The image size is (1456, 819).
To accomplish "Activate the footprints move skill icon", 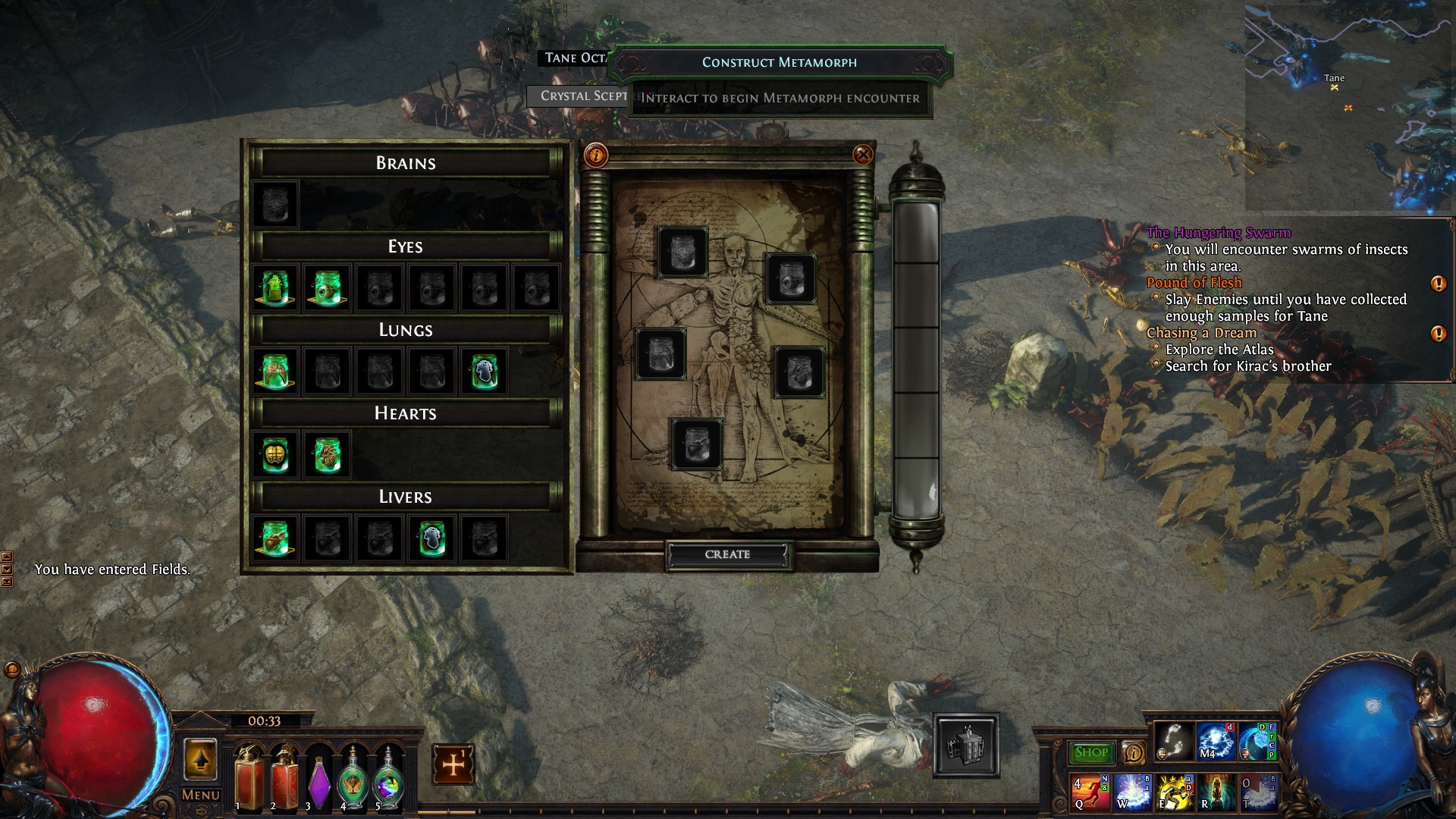I will click(1172, 741).
